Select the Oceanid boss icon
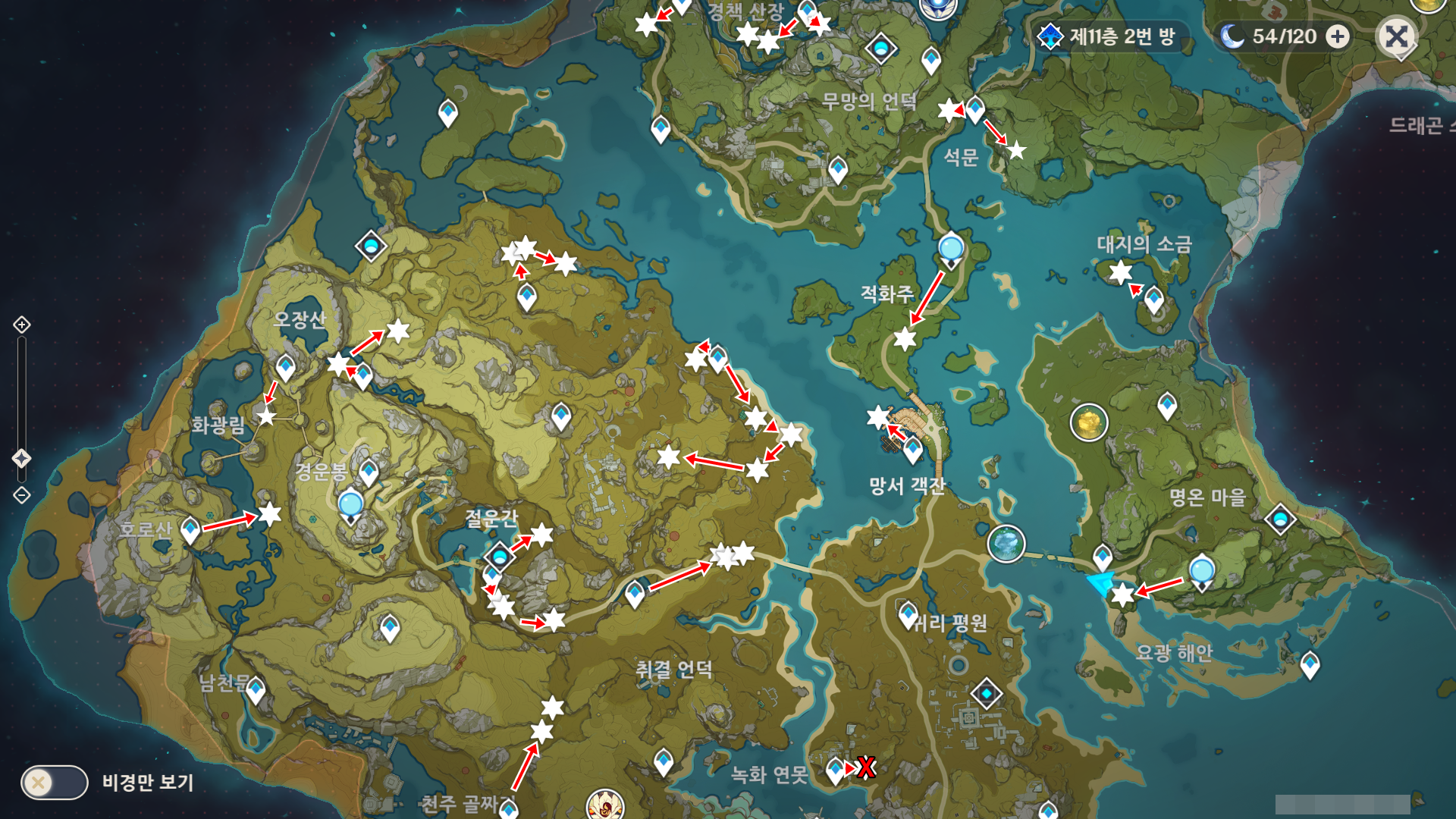 tap(1006, 543)
